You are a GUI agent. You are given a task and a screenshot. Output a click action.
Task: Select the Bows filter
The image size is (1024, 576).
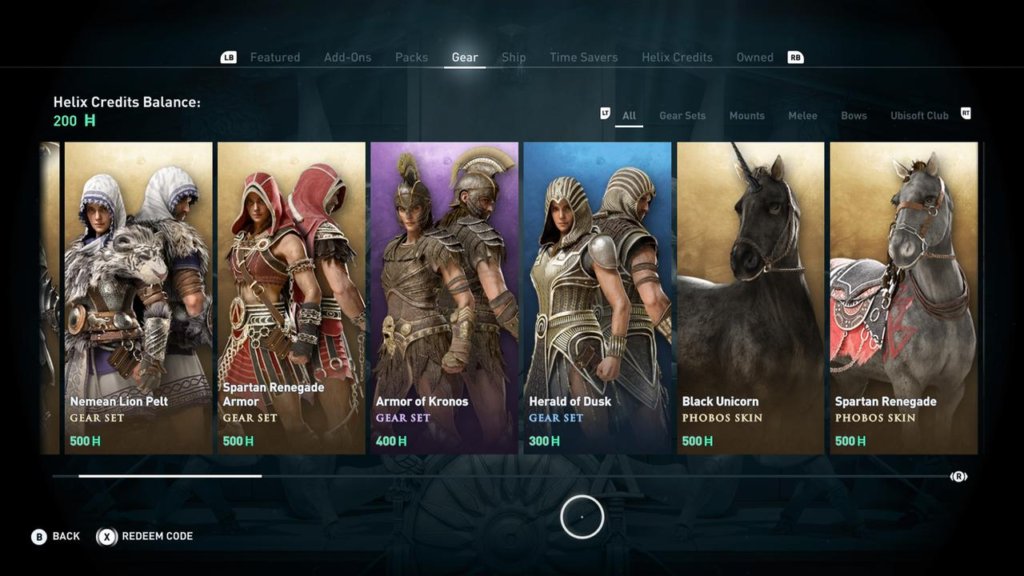pos(853,116)
